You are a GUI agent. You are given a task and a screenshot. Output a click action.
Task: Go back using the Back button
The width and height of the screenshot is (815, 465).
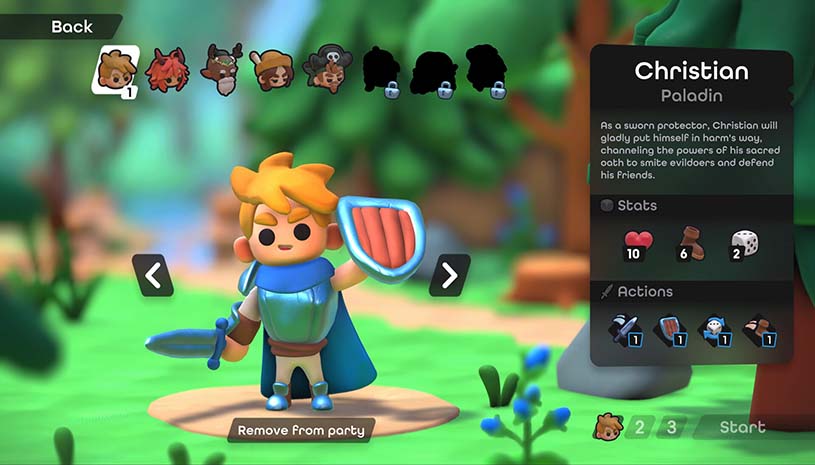tap(70, 27)
